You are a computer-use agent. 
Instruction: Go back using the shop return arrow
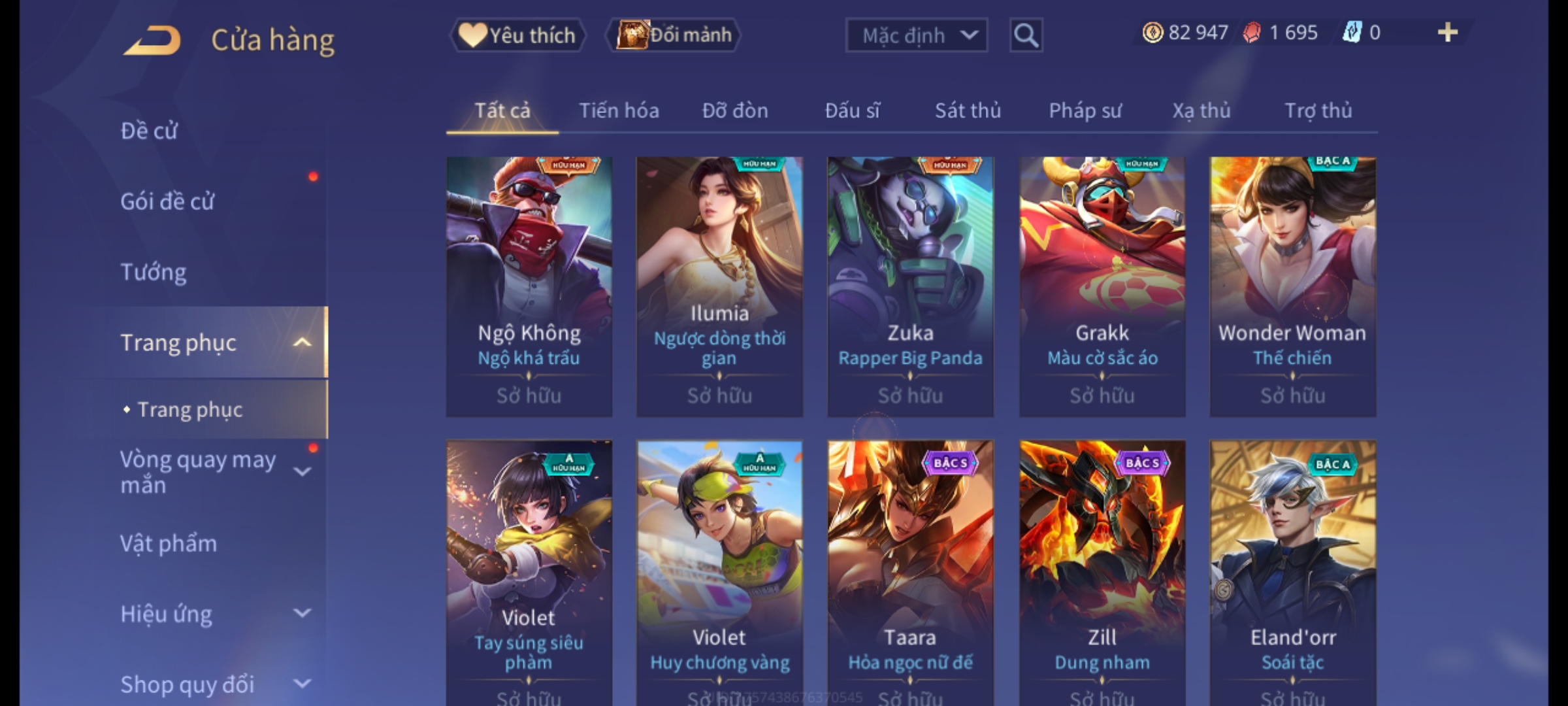(152, 41)
